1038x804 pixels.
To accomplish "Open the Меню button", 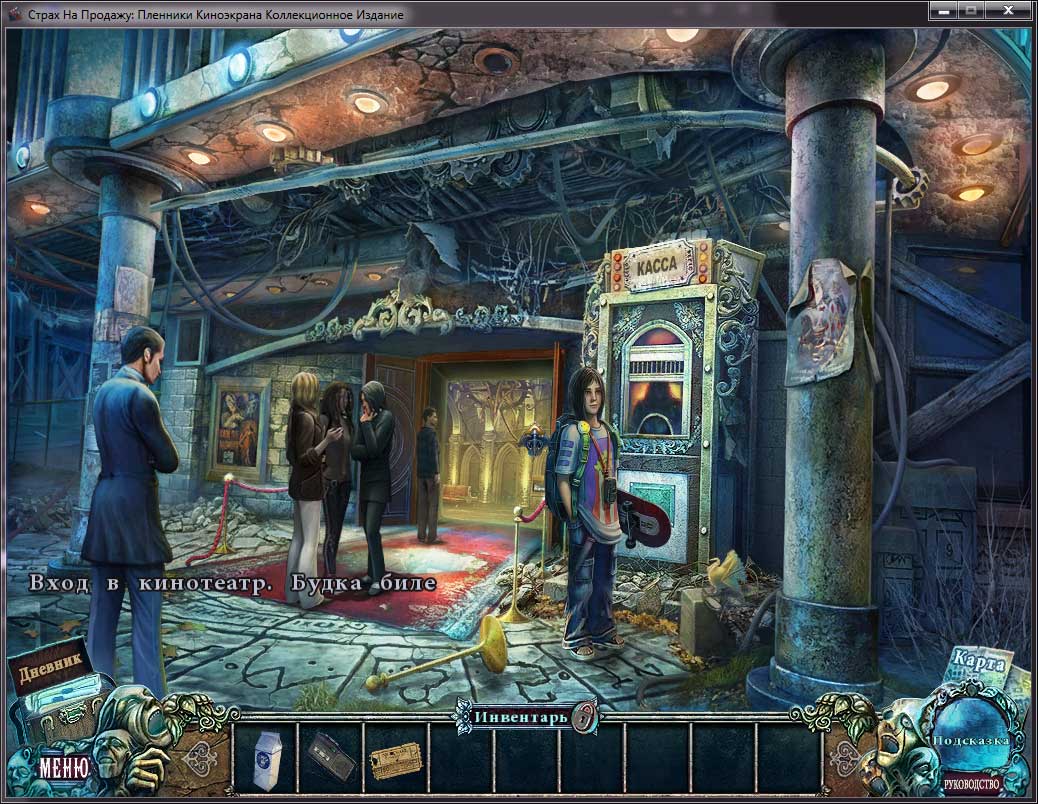I will [64, 768].
